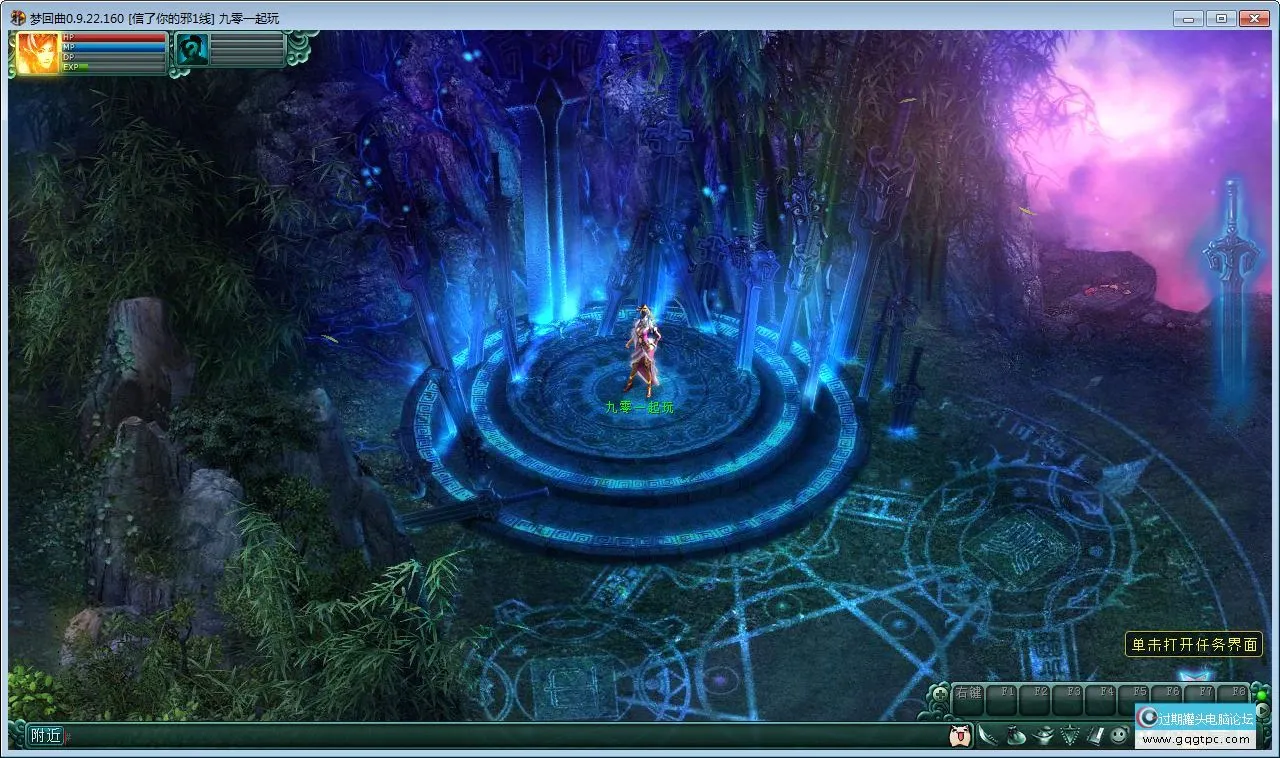This screenshot has height=758, width=1280.
Task: Click the inverted triangle emblem icon
Action: point(1068,736)
